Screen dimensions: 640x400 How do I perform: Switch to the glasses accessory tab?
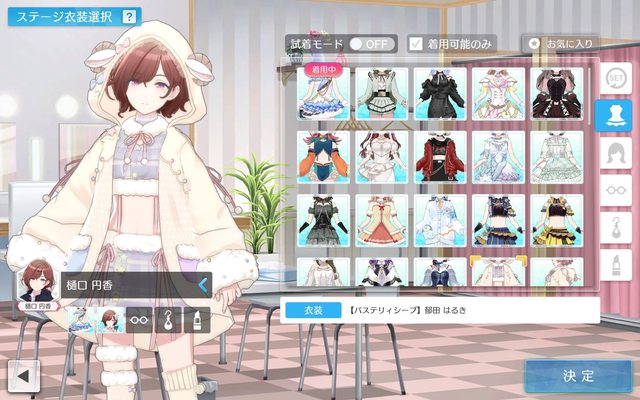click(x=613, y=188)
